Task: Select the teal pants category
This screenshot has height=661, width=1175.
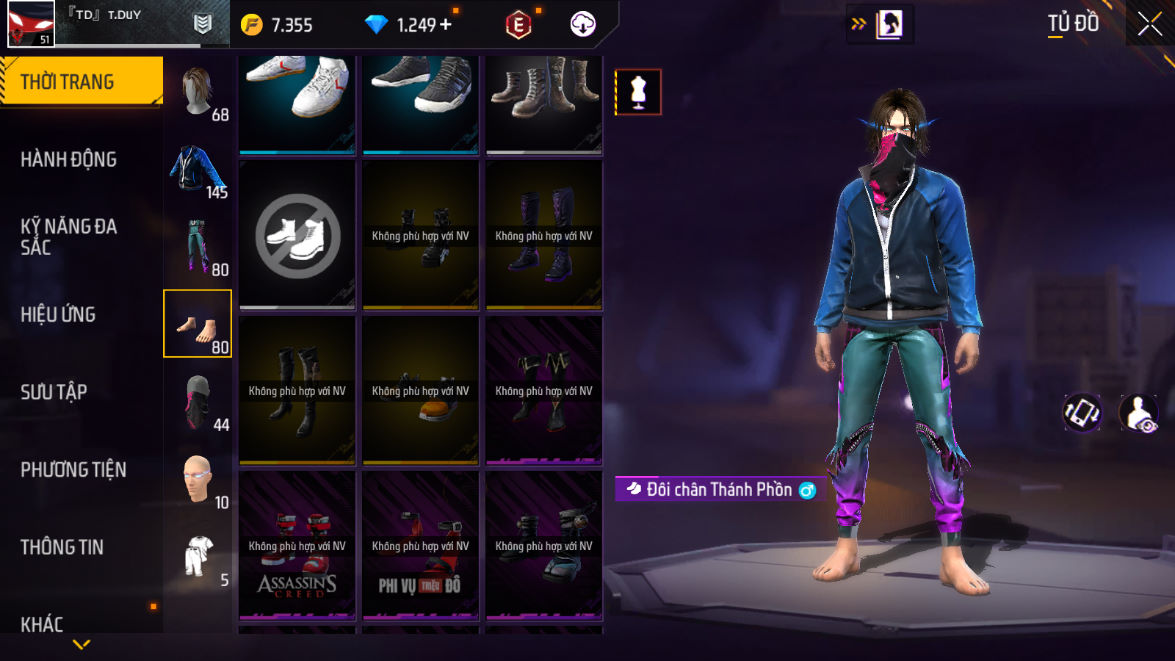Action: [198, 246]
